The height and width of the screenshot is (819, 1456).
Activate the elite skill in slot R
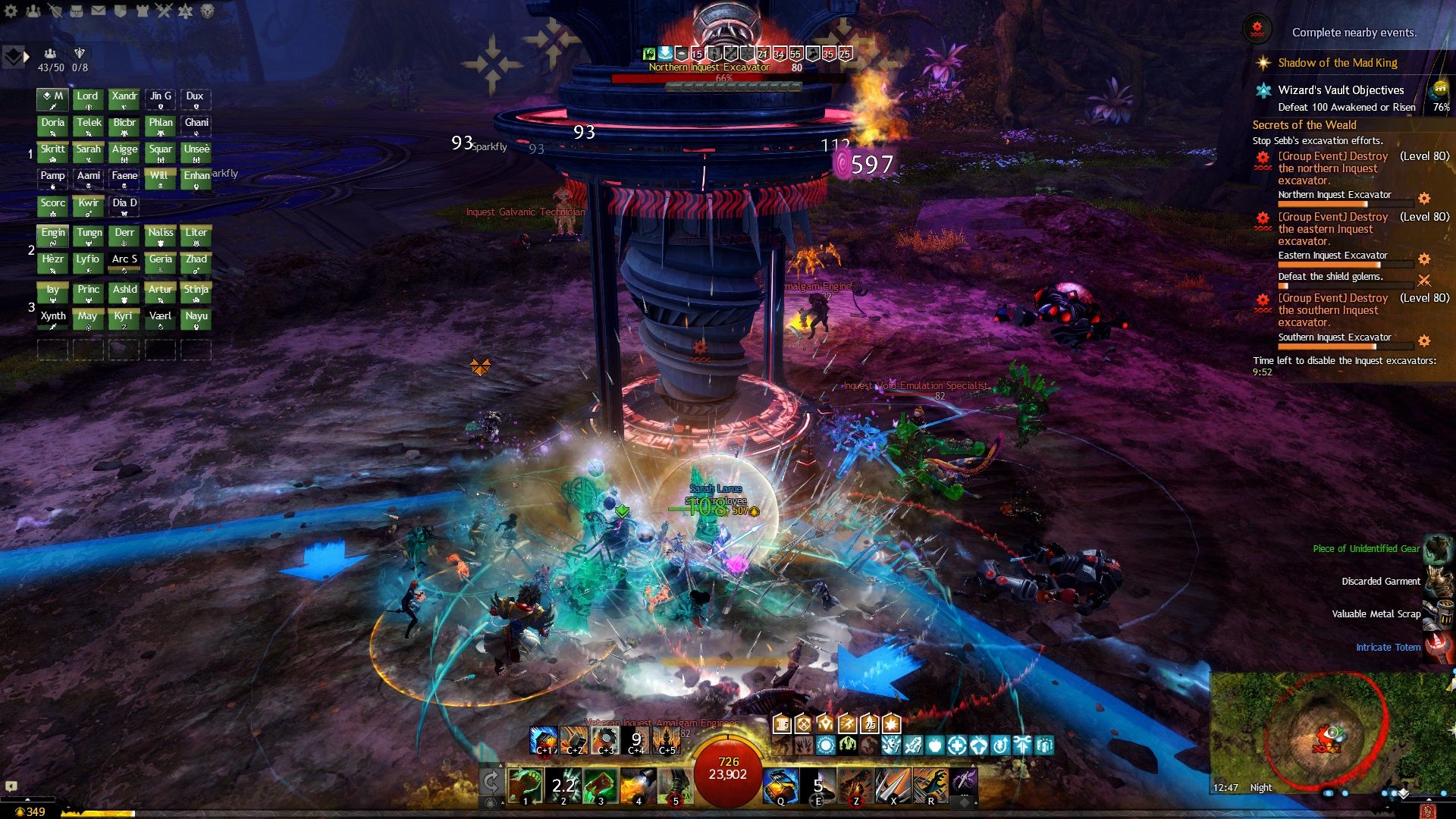tap(930, 785)
